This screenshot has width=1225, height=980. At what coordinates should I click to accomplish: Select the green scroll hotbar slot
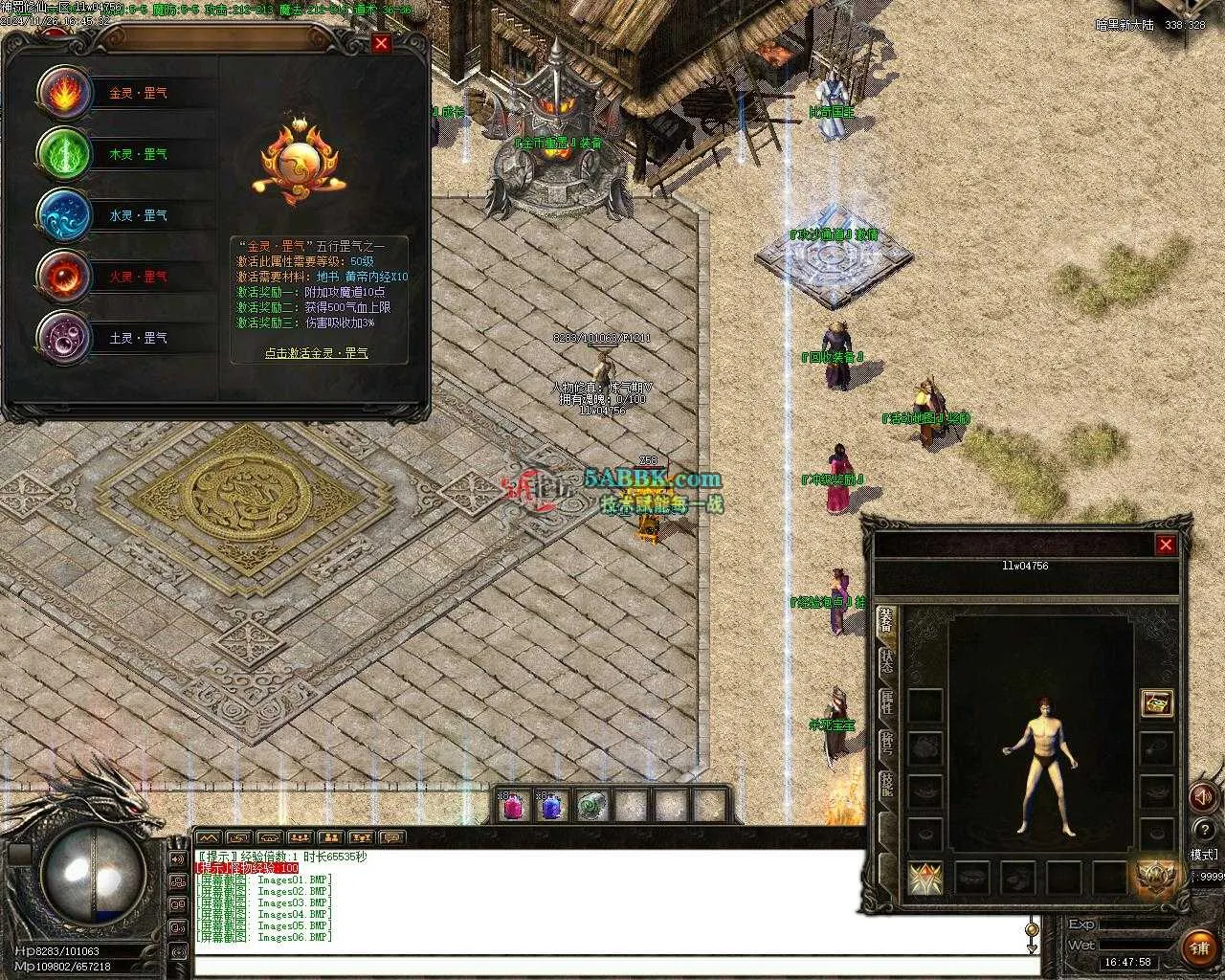coord(591,806)
